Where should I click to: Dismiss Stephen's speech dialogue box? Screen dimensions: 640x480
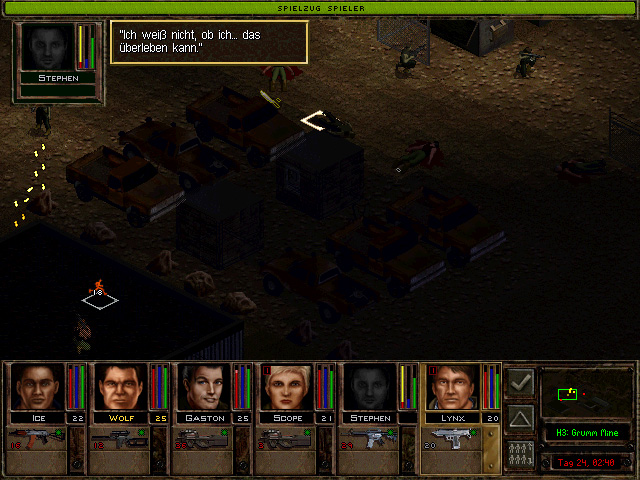click(208, 42)
